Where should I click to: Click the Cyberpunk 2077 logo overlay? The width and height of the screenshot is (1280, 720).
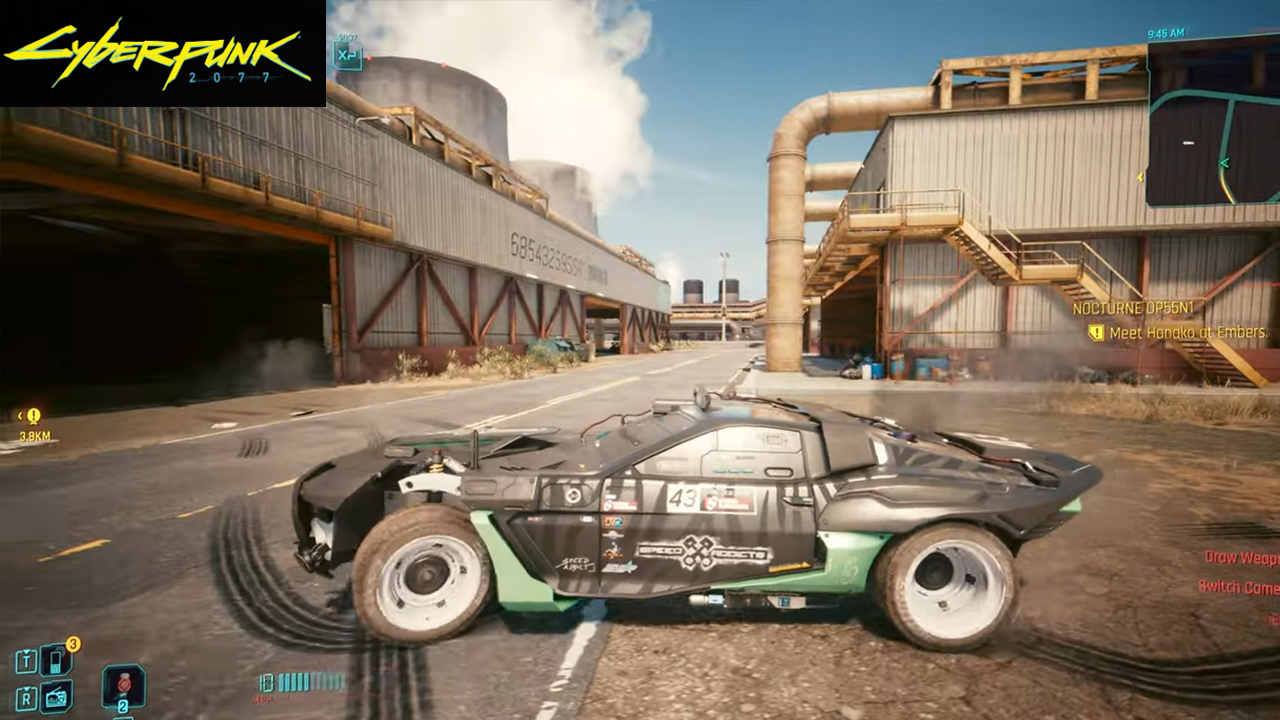[162, 53]
